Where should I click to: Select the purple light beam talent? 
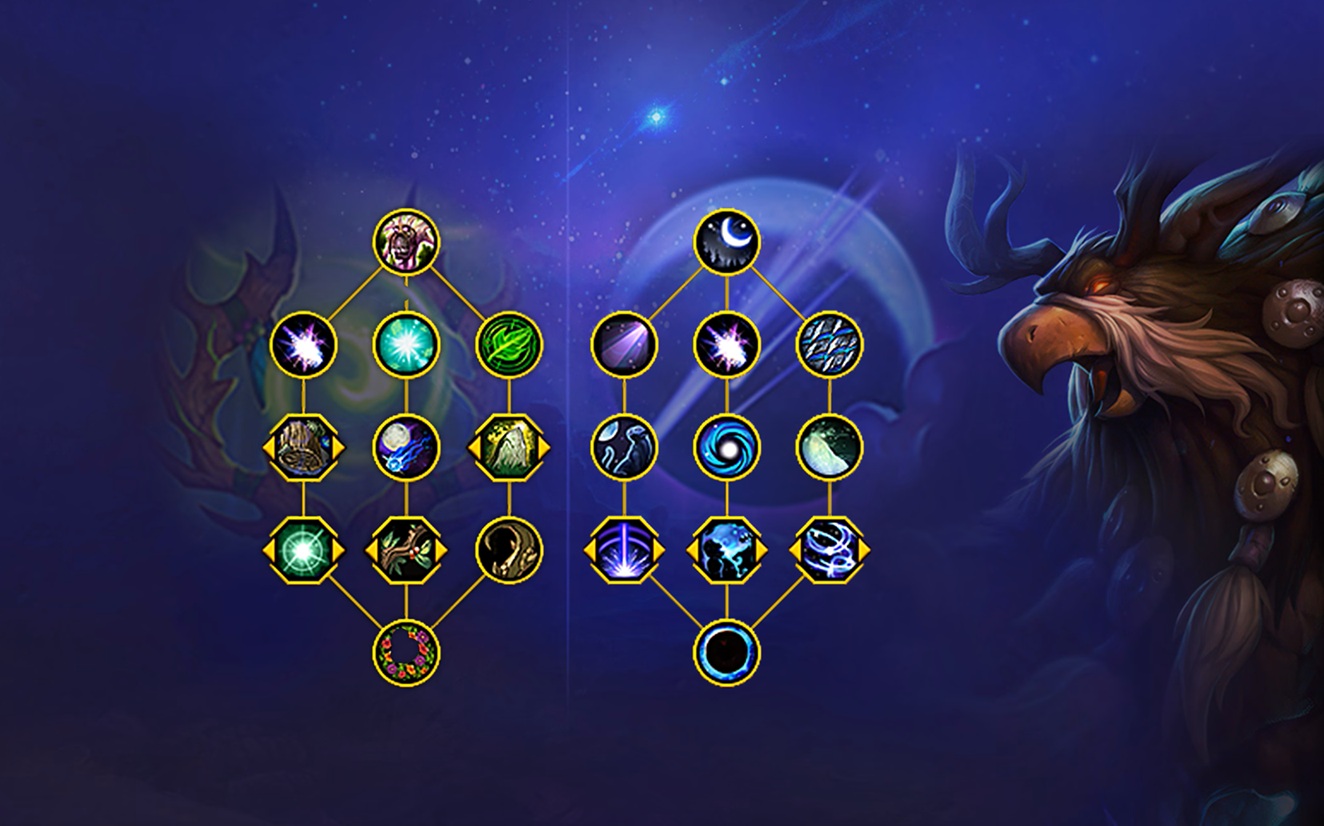[x=624, y=345]
